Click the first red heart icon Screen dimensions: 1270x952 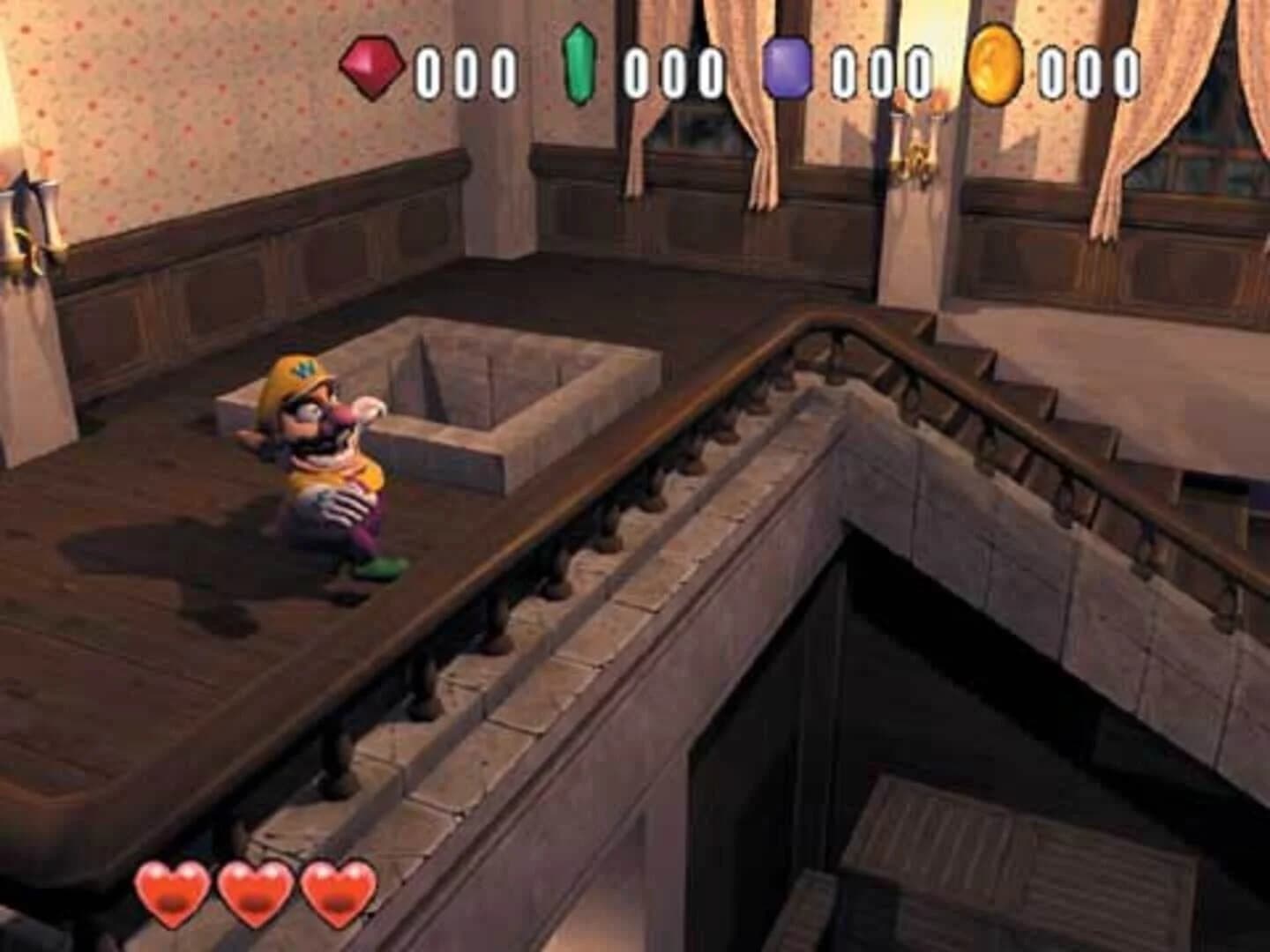click(175, 890)
